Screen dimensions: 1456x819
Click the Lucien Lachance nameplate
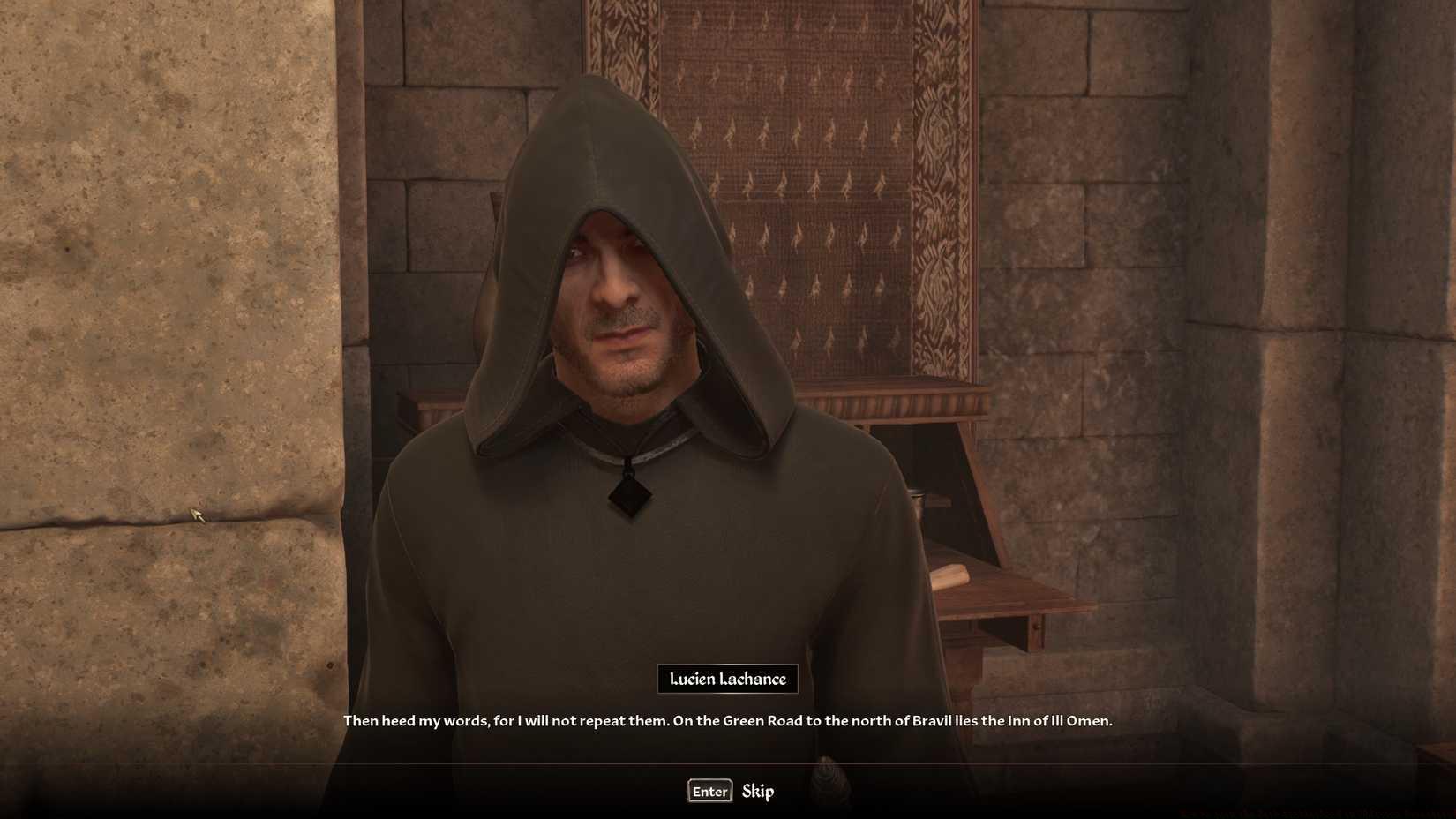[727, 679]
